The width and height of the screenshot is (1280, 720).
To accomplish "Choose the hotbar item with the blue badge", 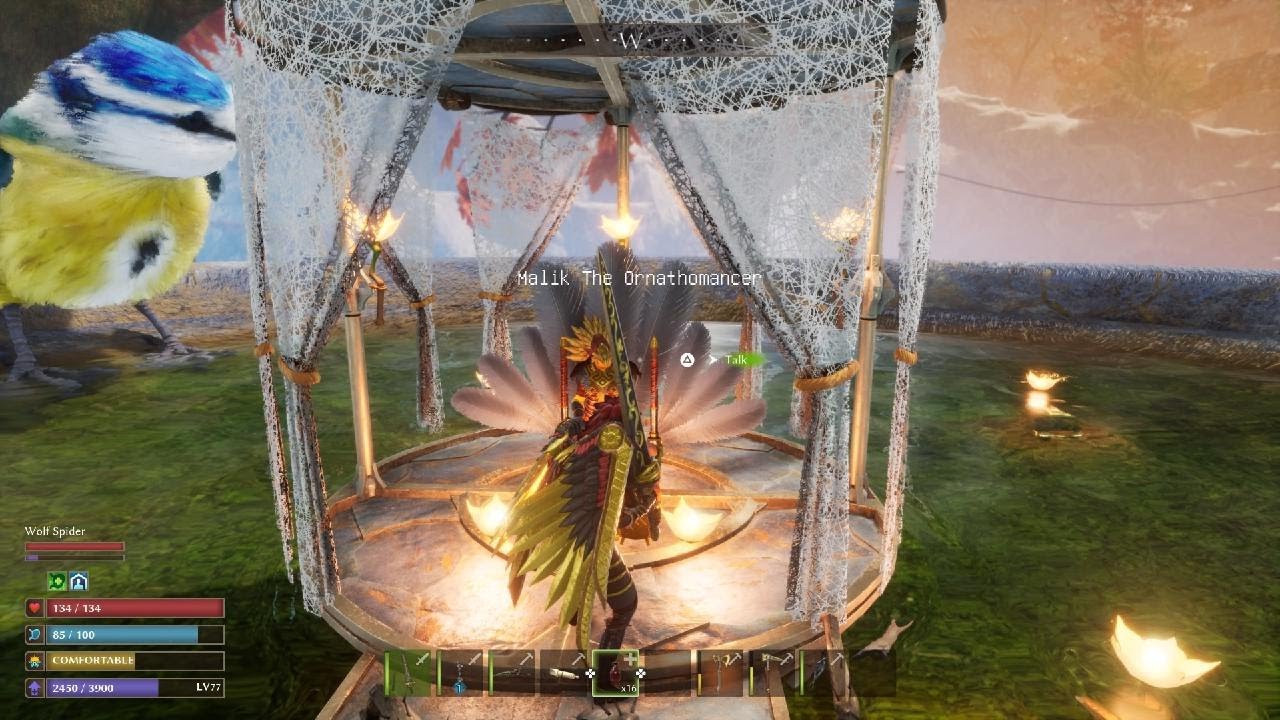I will point(461,672).
